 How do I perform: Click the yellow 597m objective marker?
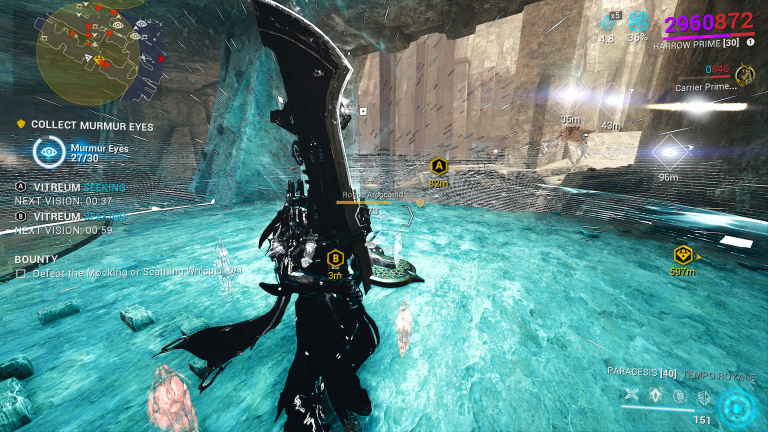coord(683,254)
